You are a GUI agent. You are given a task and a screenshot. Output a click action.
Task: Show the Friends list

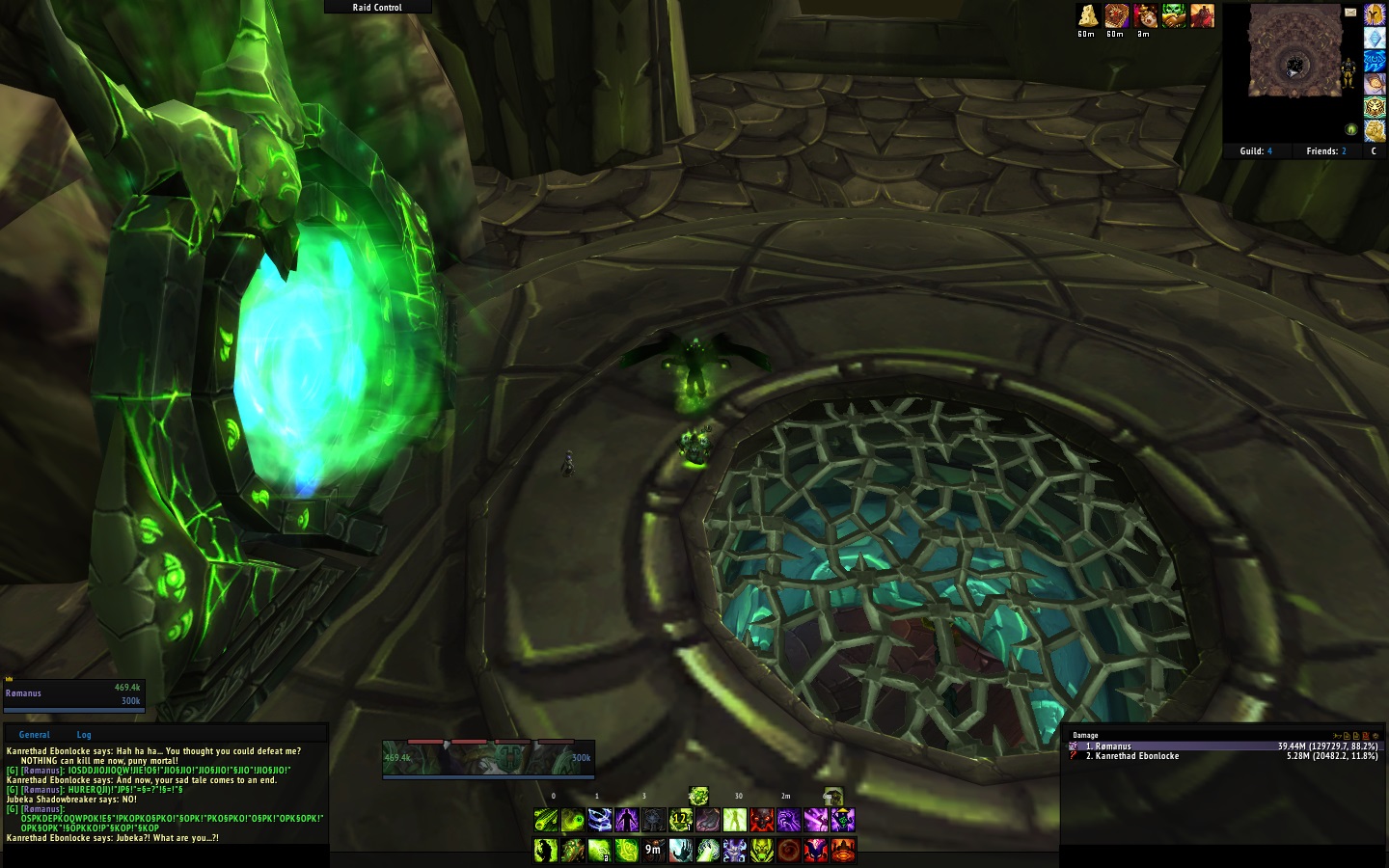click(x=1325, y=151)
